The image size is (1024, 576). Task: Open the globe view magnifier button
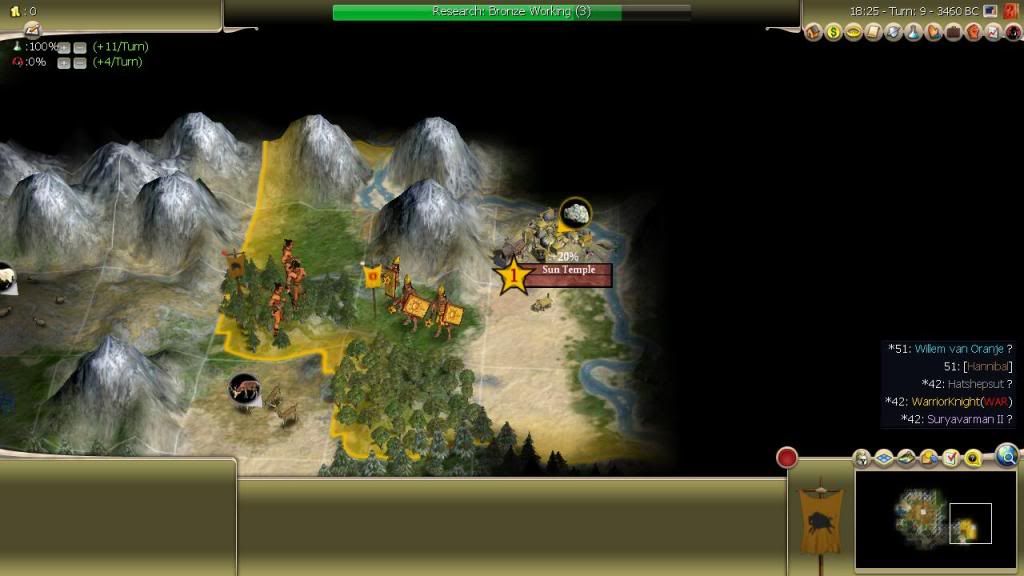(1007, 456)
